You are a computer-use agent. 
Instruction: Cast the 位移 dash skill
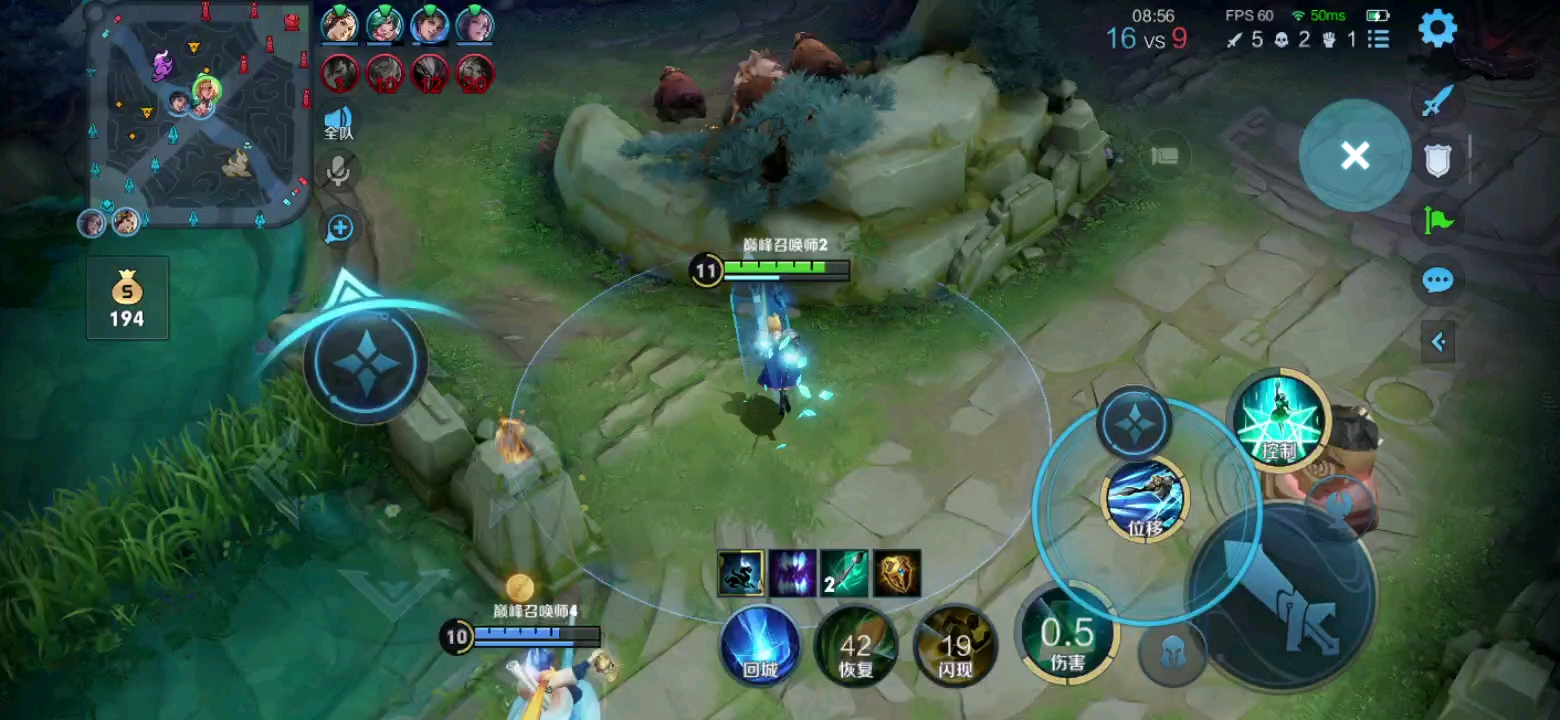pos(1145,497)
